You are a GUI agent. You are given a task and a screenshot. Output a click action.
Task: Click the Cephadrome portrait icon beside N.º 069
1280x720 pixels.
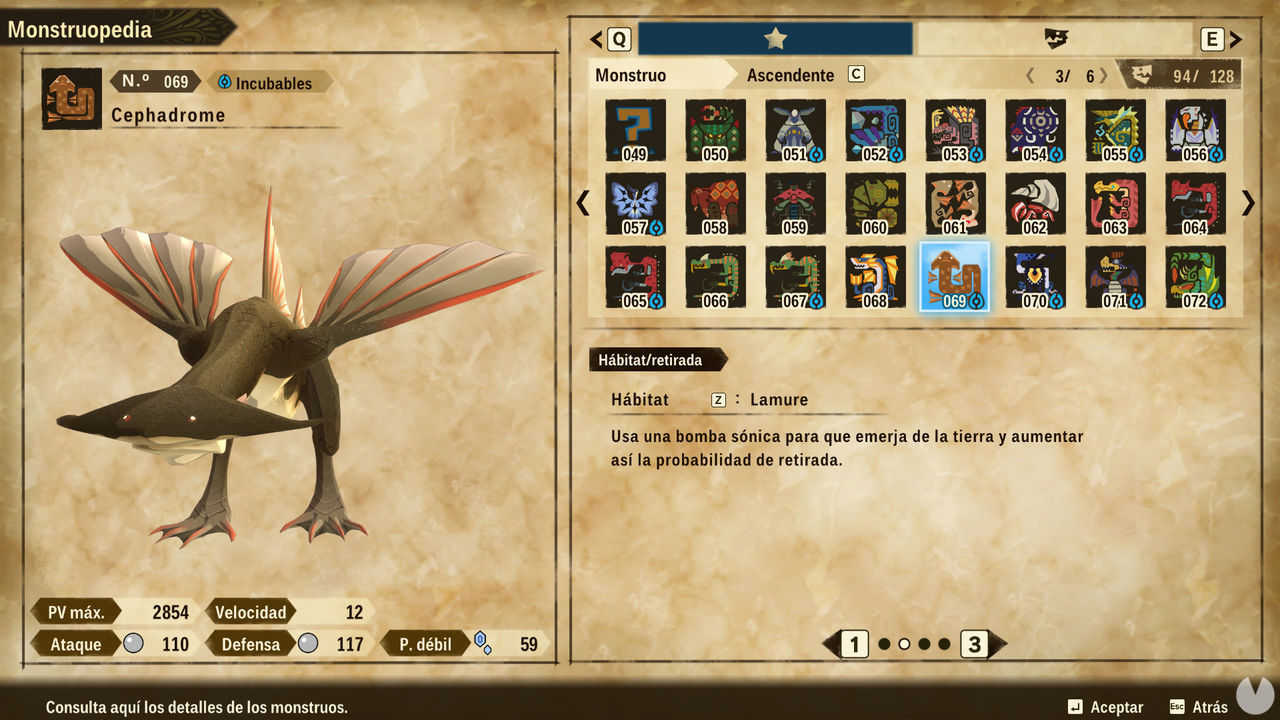click(x=70, y=98)
